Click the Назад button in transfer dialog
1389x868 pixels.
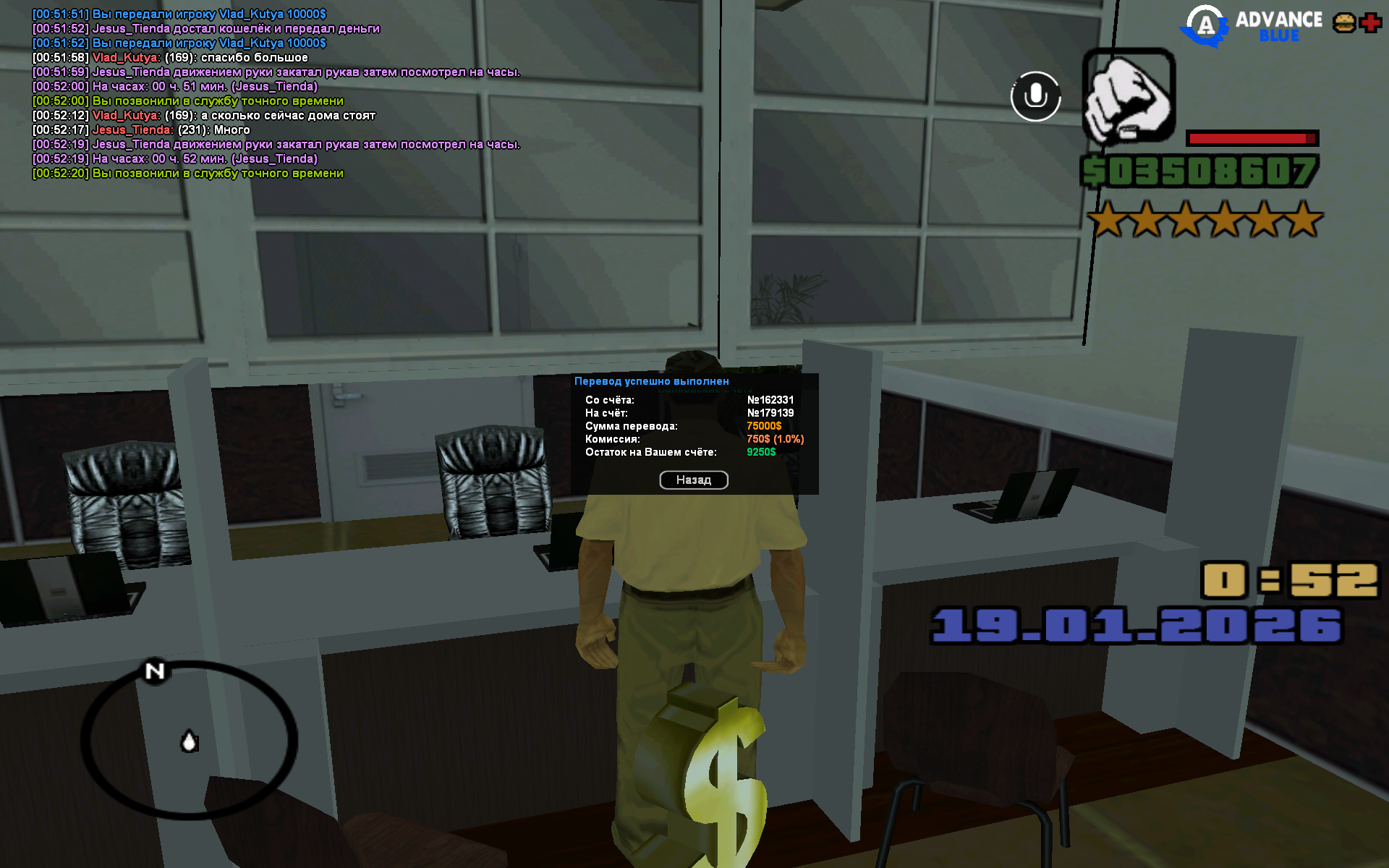click(x=693, y=480)
